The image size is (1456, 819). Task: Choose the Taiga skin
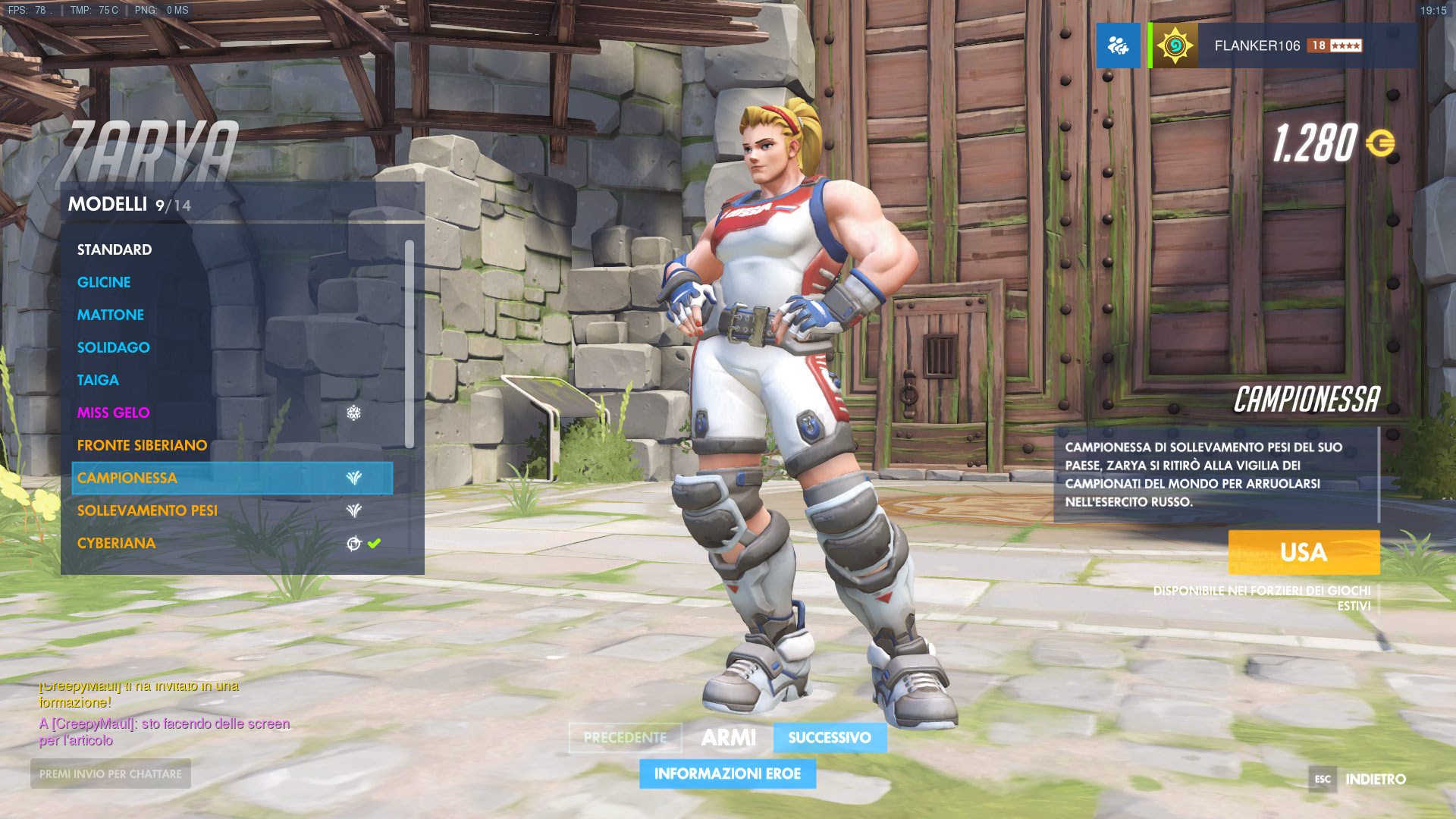[x=98, y=380]
